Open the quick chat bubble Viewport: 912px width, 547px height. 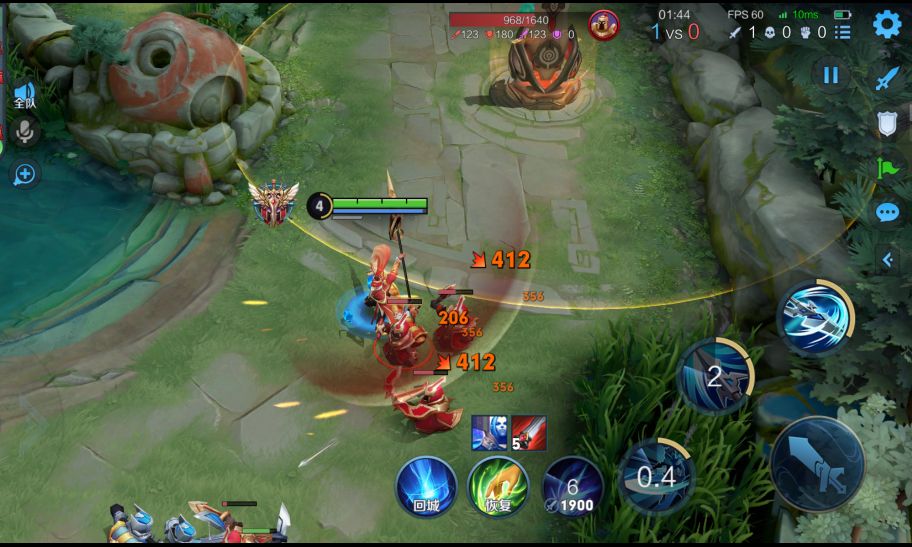[x=888, y=212]
